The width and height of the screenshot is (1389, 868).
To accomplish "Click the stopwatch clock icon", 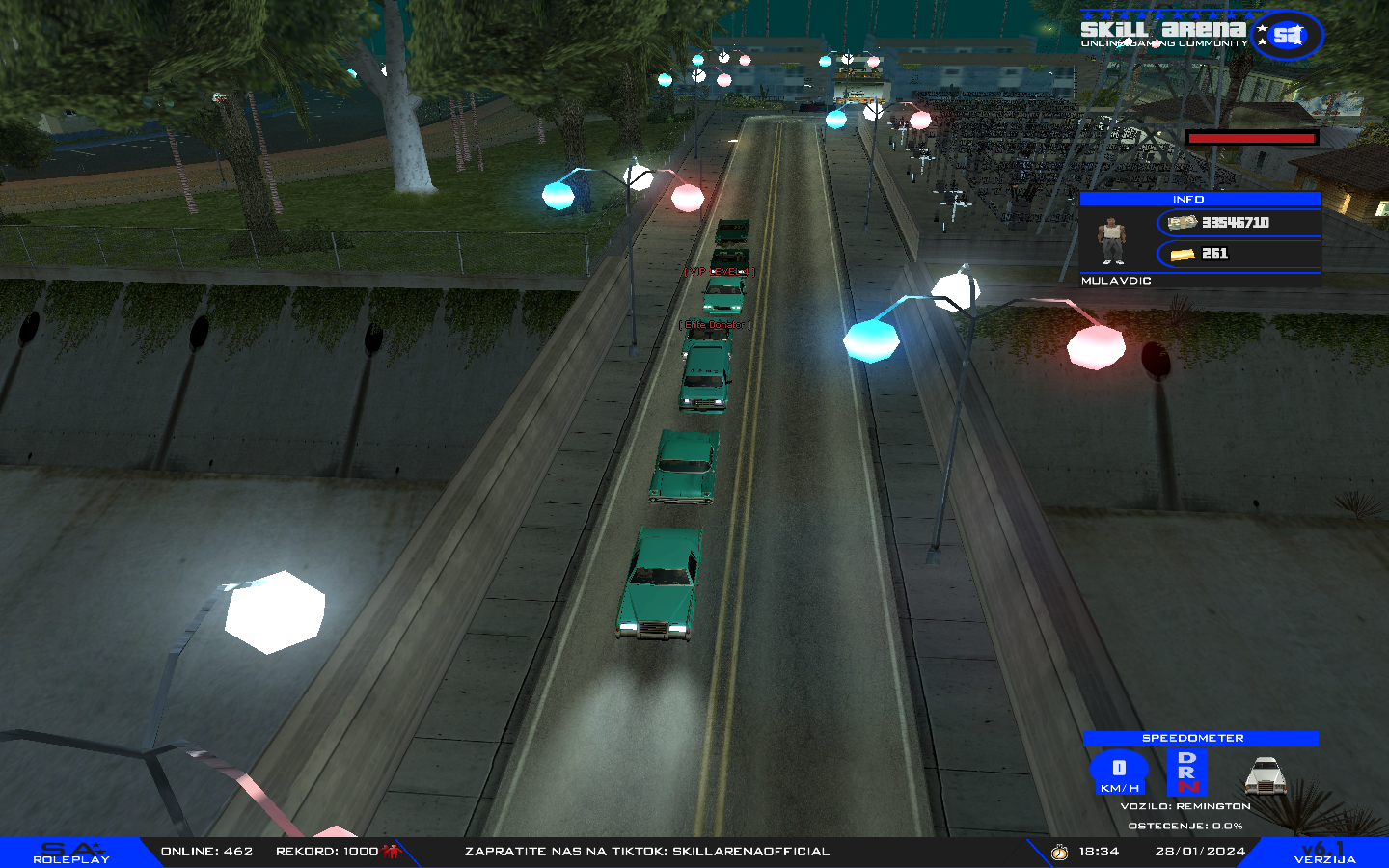I will pyautogui.click(x=1059, y=852).
